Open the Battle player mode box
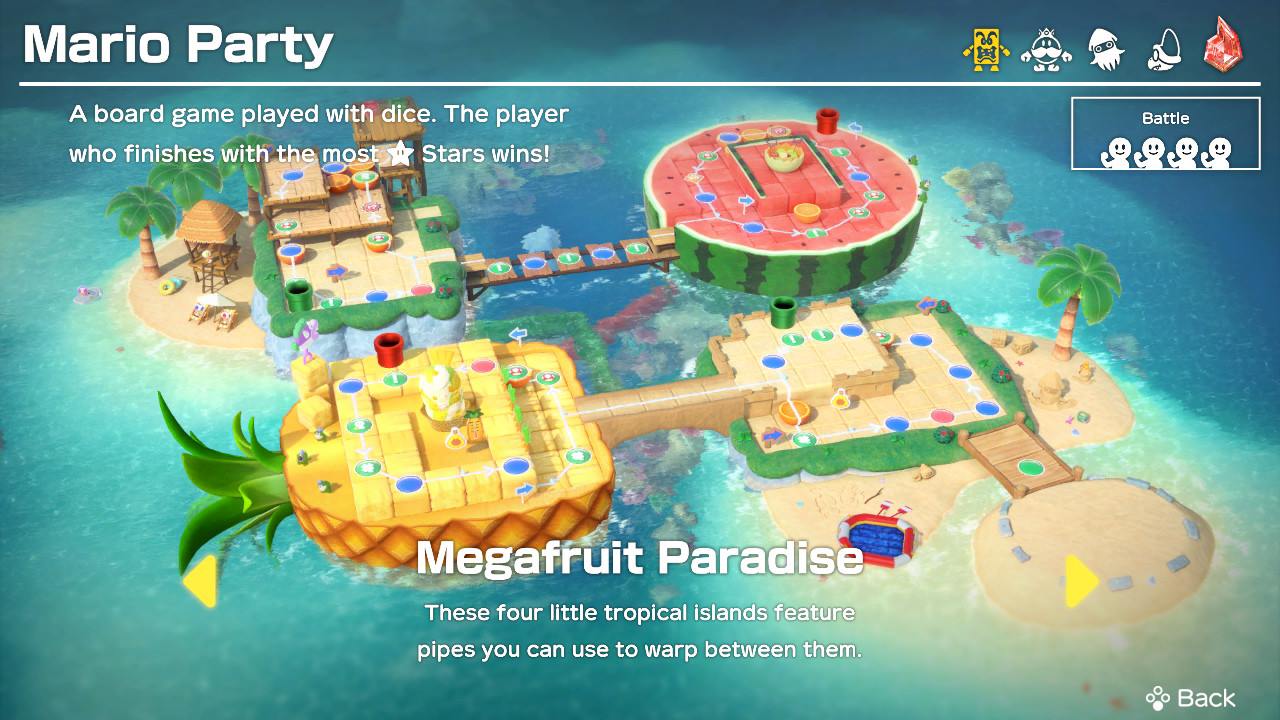 tap(1166, 133)
